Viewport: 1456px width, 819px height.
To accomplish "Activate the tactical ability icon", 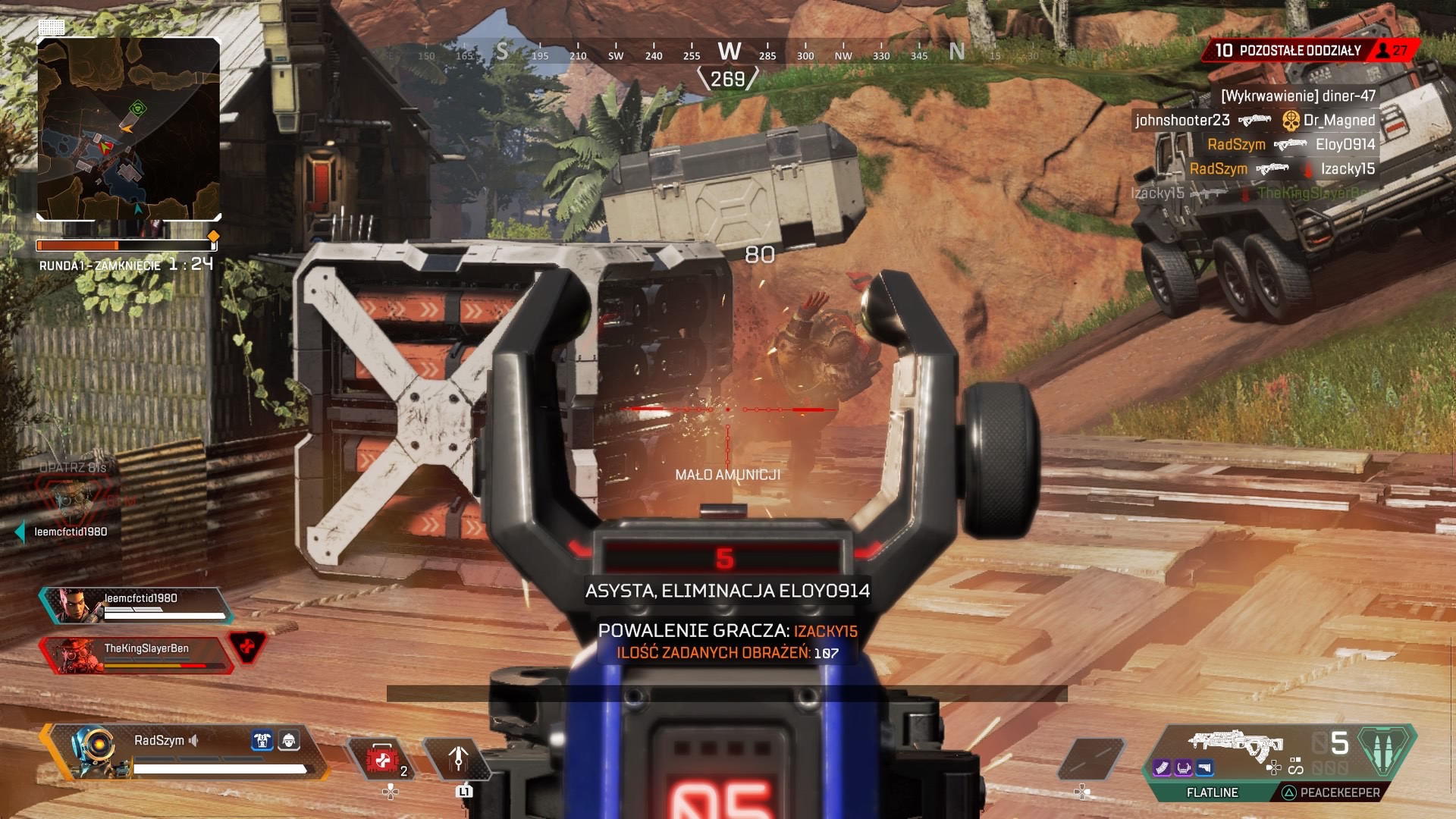I will pyautogui.click(x=457, y=758).
